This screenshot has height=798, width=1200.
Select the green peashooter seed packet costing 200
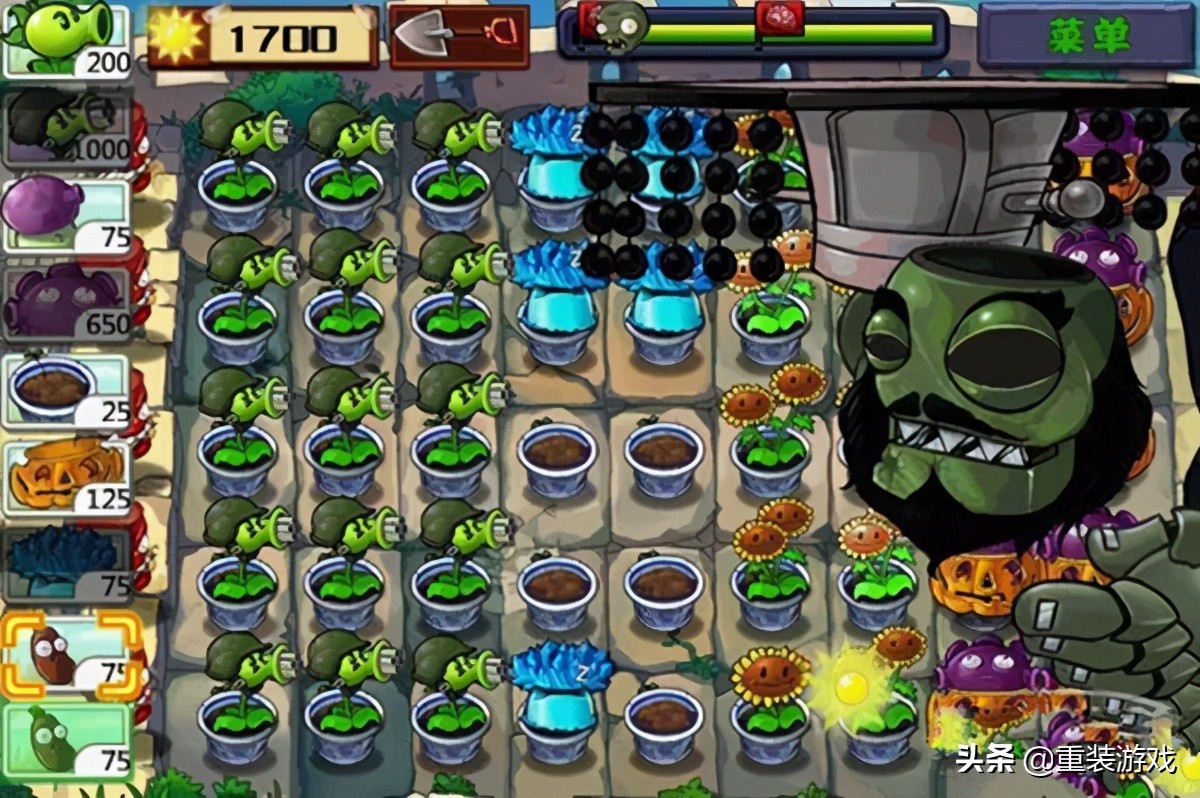click(x=67, y=40)
